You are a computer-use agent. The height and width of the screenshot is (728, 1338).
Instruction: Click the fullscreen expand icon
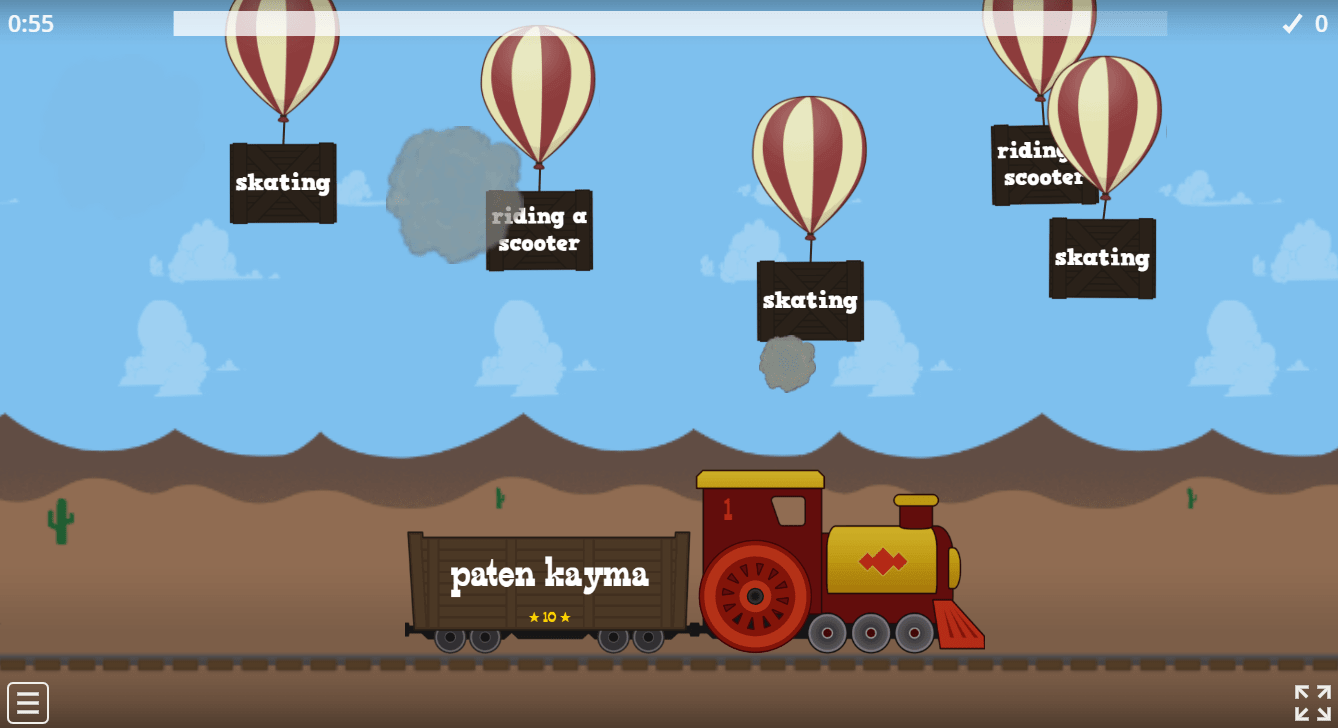1311,700
